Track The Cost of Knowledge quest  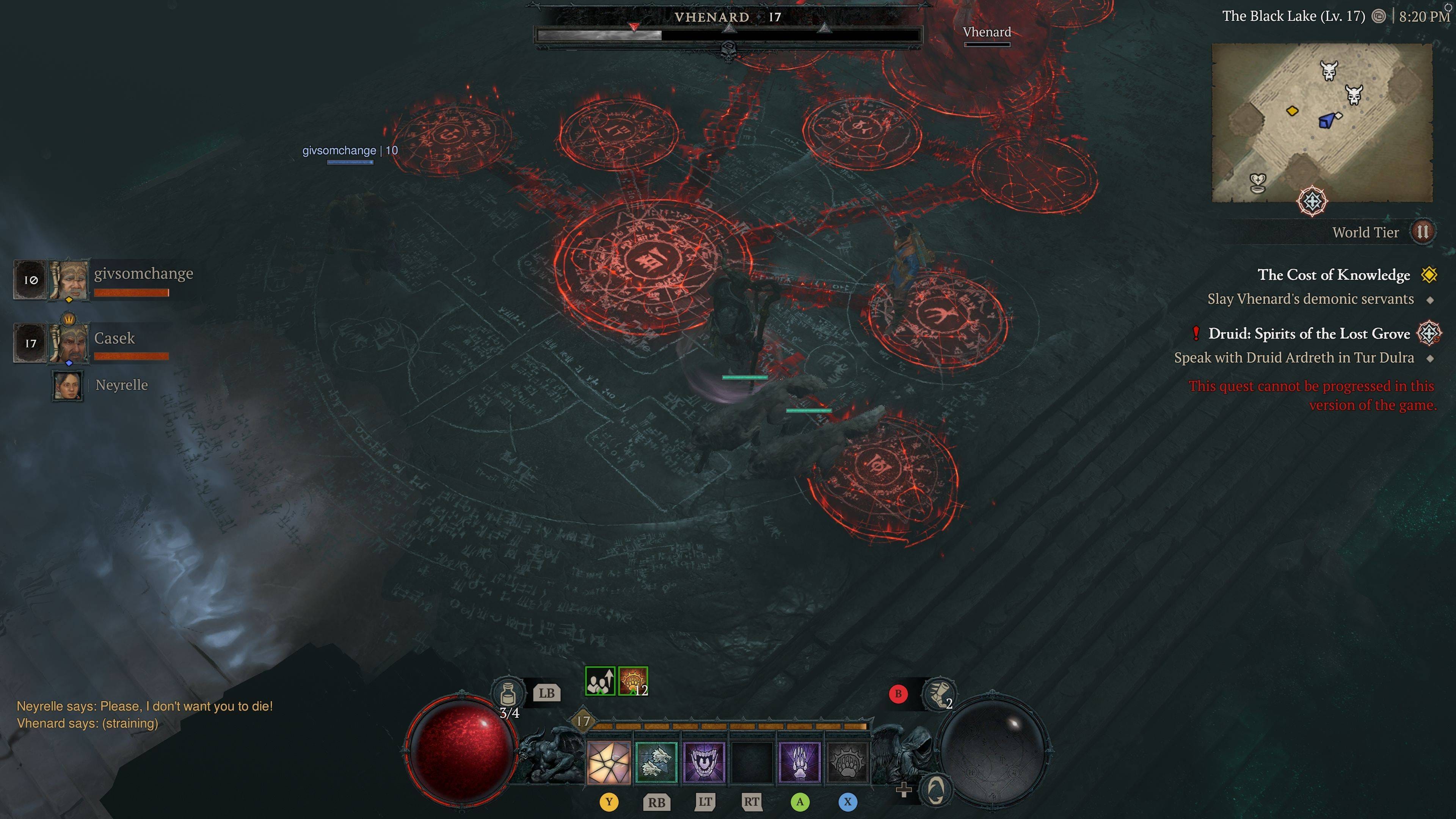(x=1334, y=275)
